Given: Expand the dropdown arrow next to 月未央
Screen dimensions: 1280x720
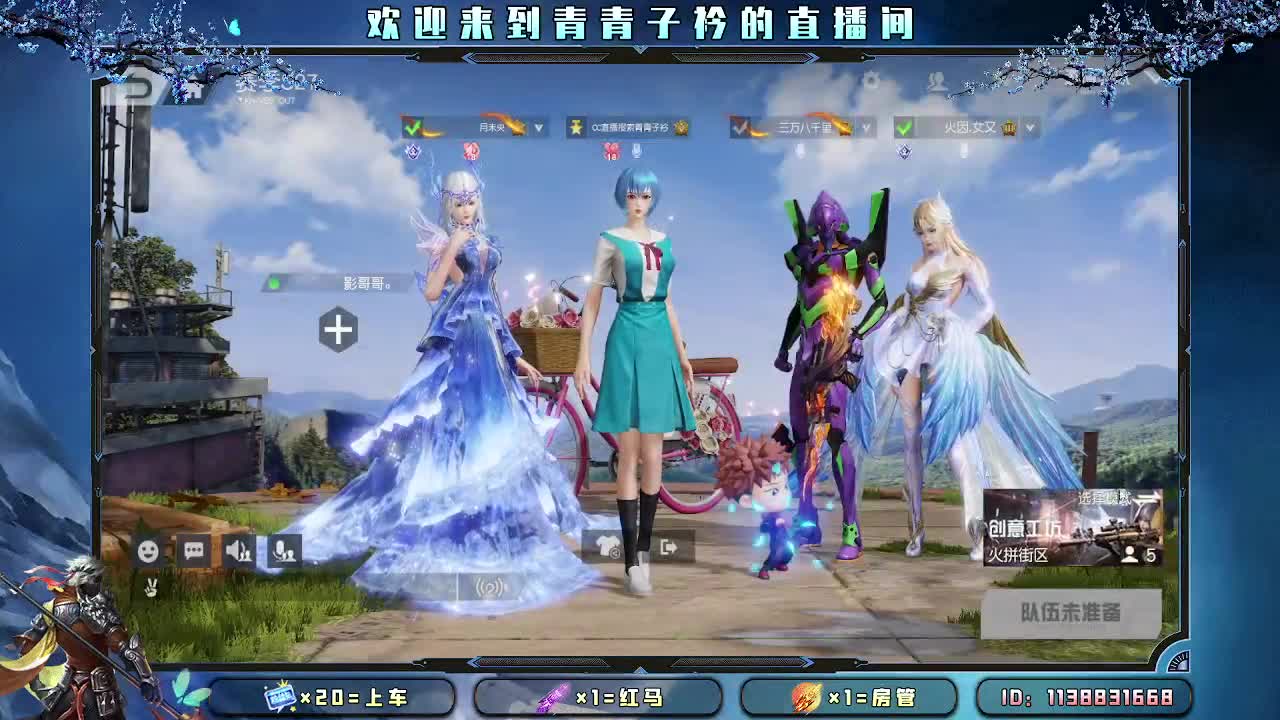Looking at the screenshot, I should click(537, 127).
